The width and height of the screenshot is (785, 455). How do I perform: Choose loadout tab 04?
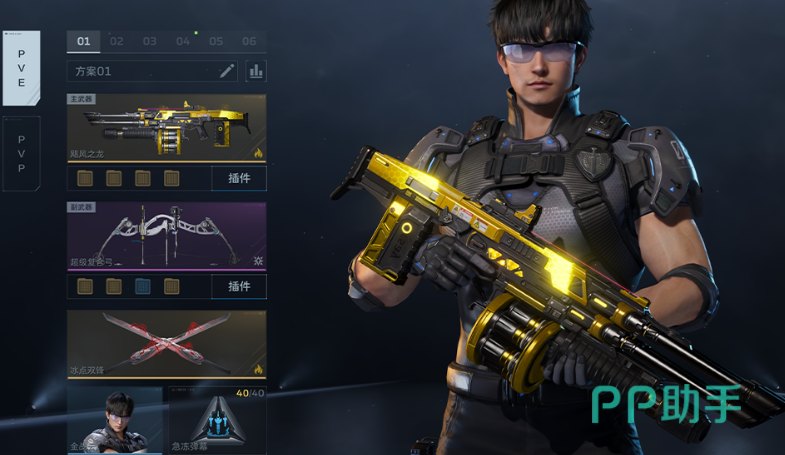pos(183,41)
